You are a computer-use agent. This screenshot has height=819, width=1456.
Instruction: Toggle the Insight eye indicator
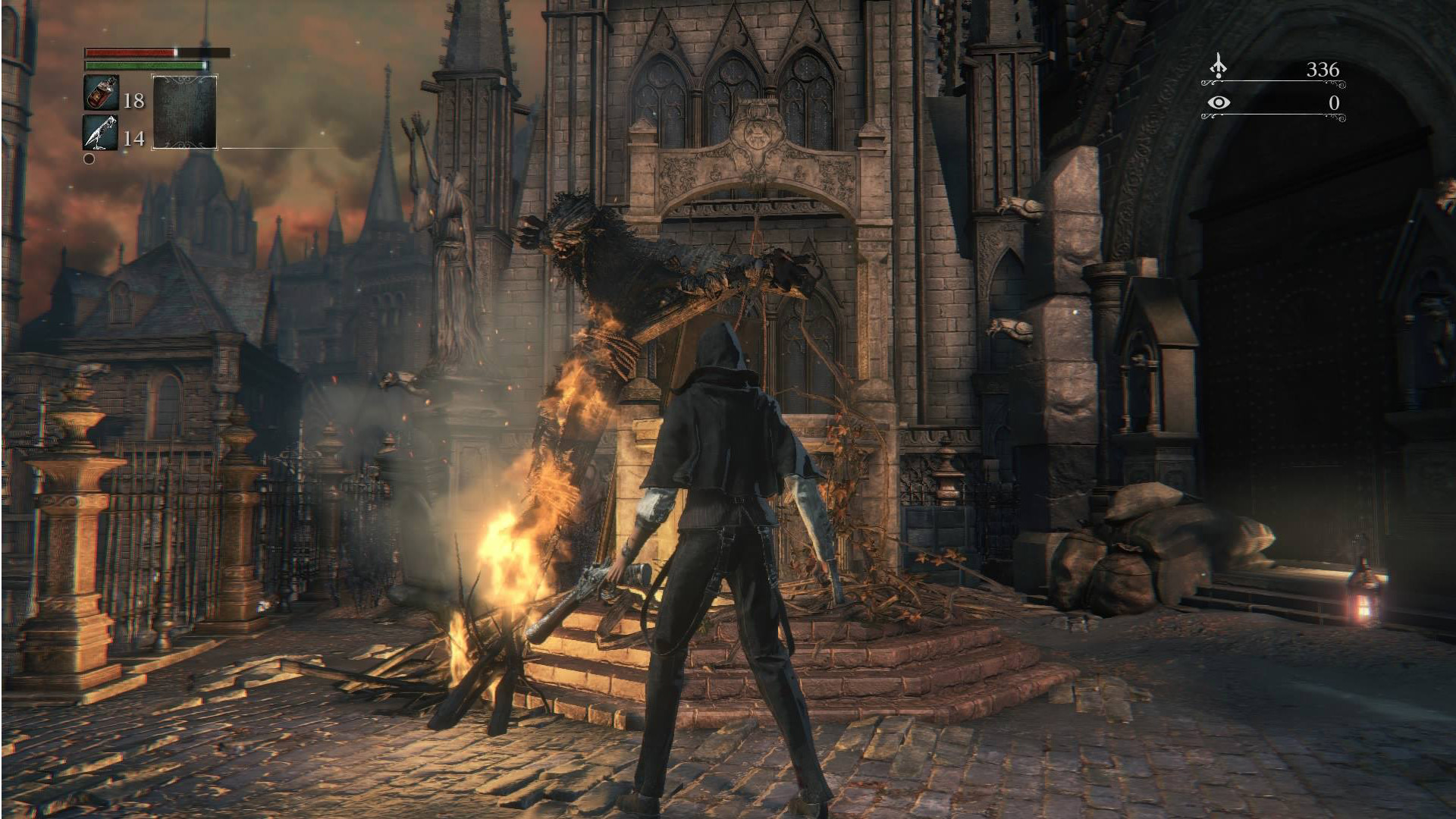coord(1219,101)
